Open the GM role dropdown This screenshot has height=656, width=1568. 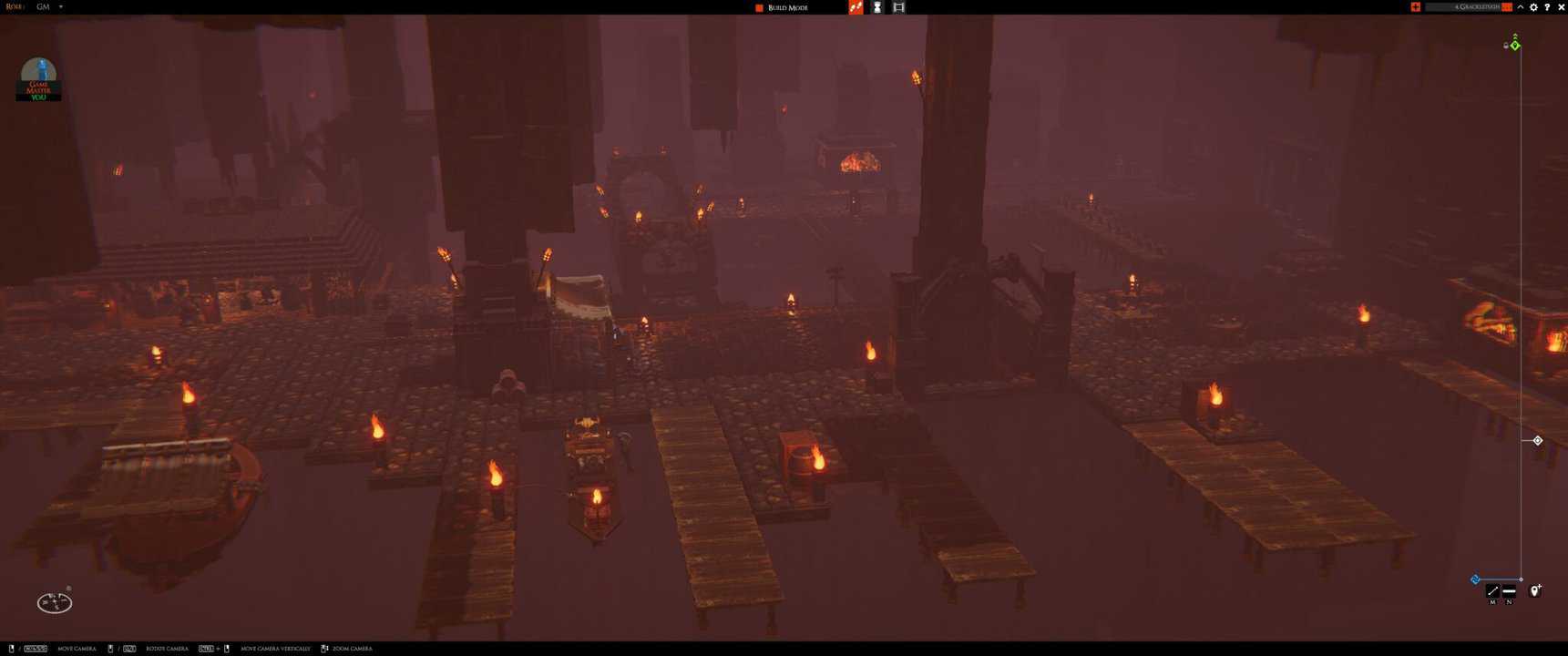coord(60,7)
